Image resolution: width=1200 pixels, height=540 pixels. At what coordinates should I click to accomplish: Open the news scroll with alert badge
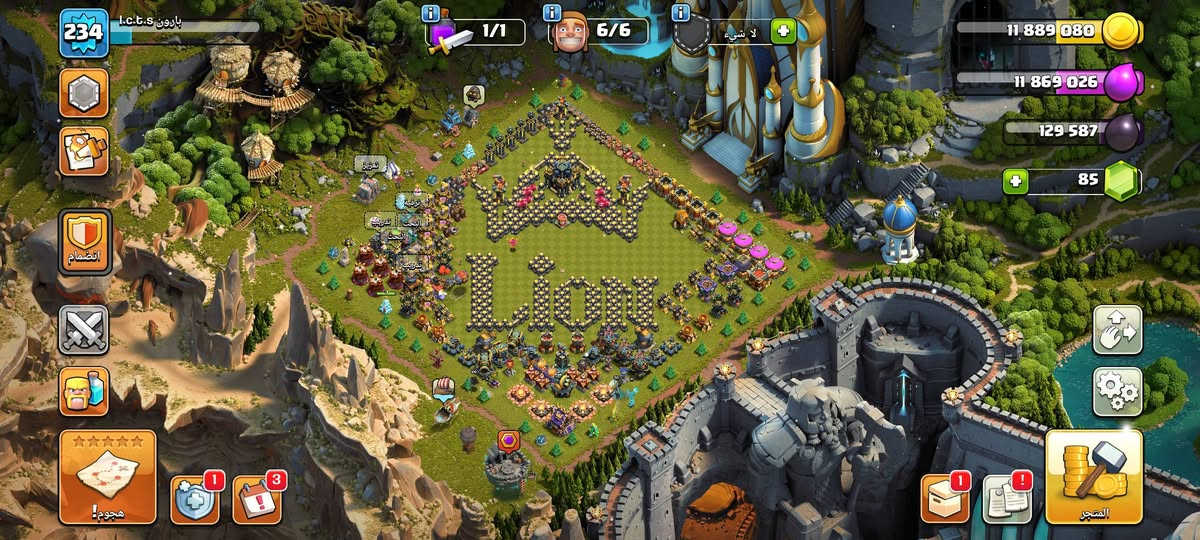pyautogui.click(x=1007, y=498)
